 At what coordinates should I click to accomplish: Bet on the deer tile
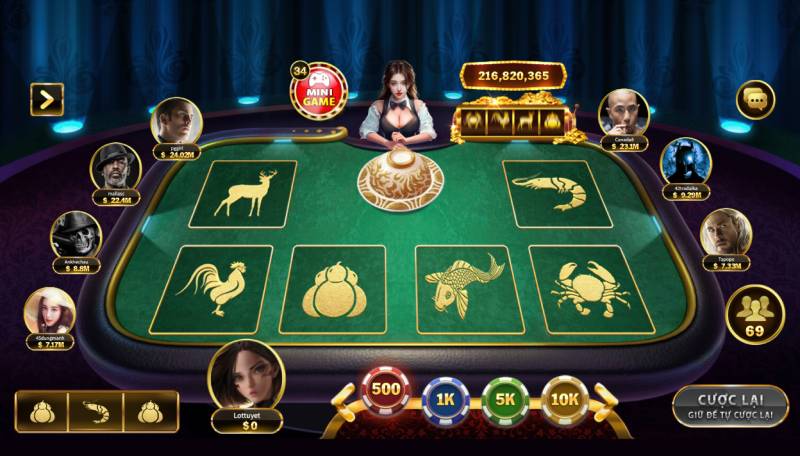243,193
